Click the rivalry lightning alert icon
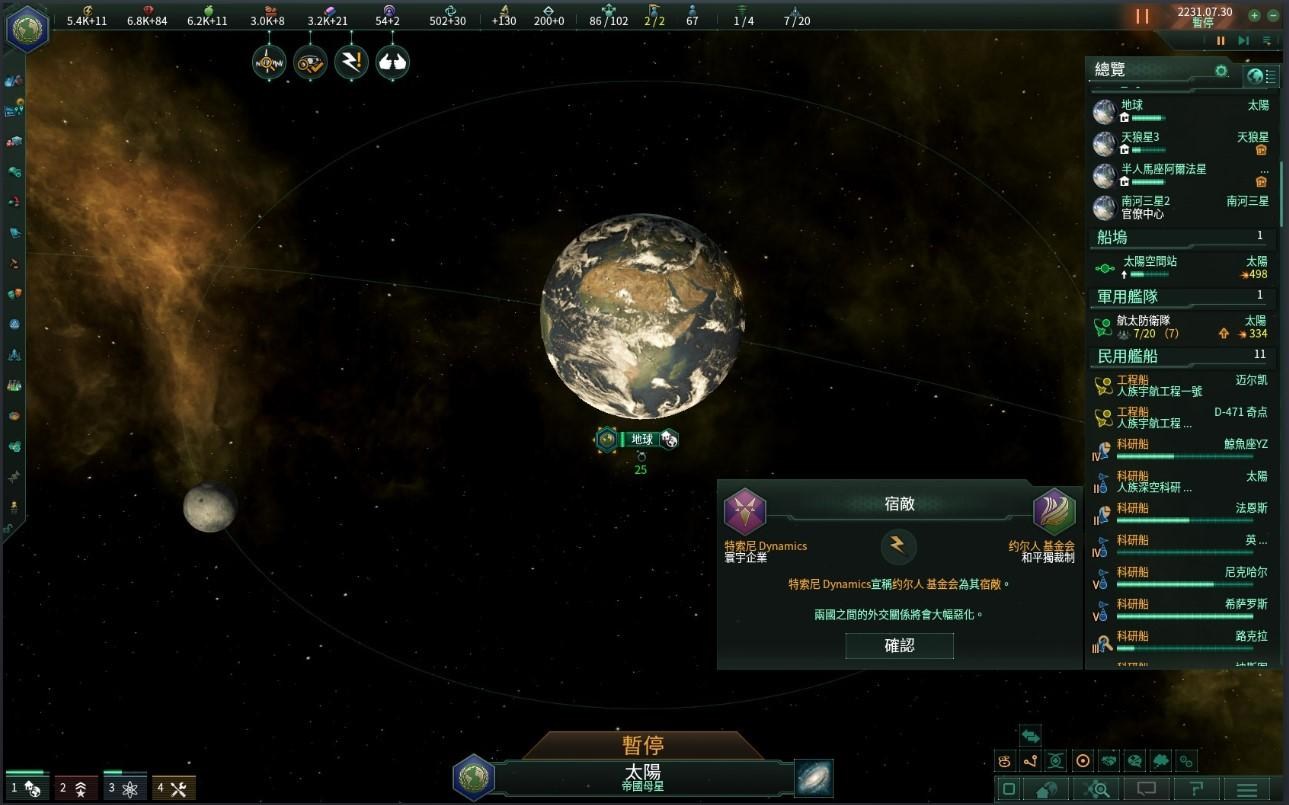 coord(351,62)
